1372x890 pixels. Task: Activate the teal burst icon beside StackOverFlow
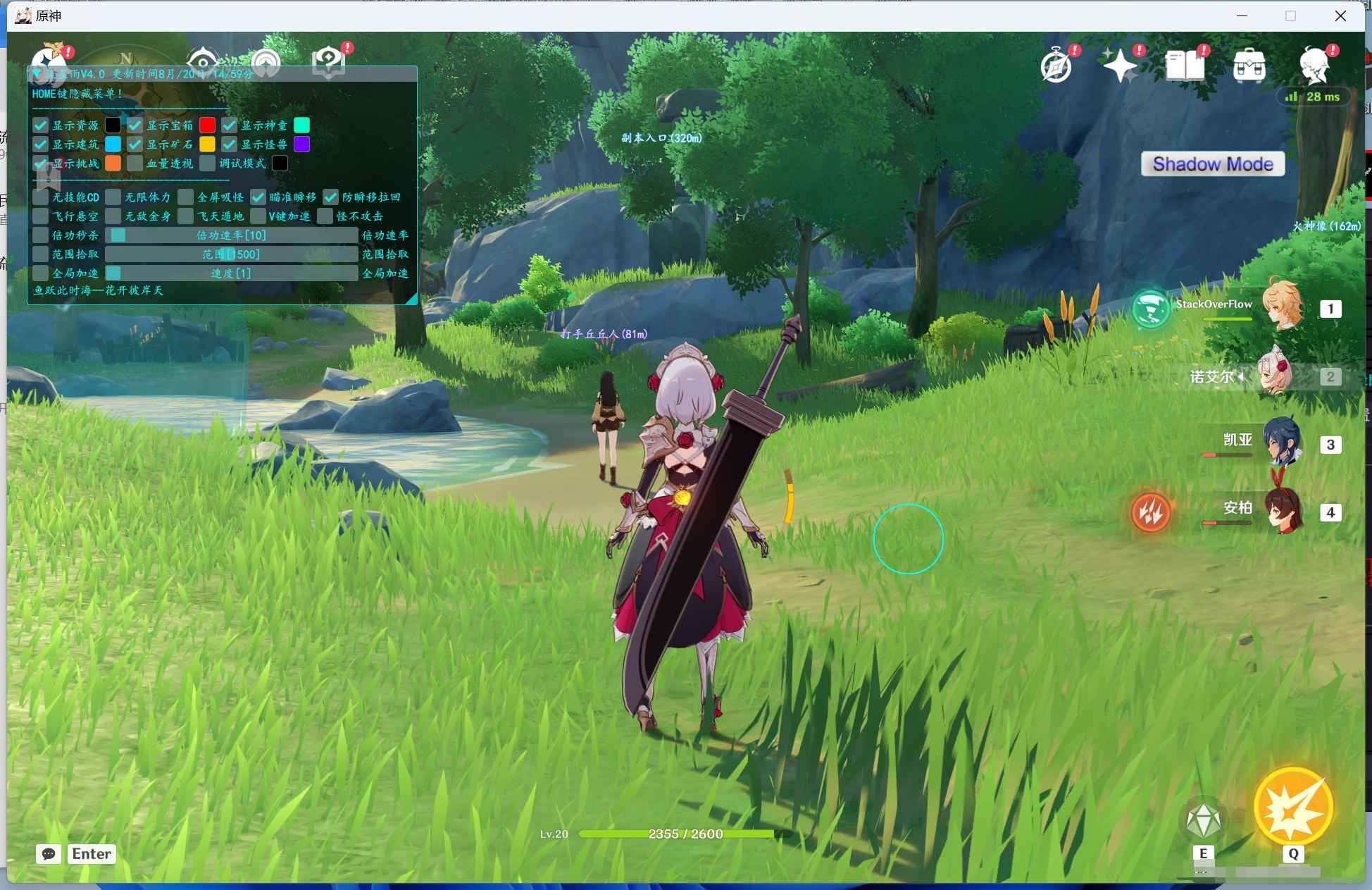point(1151,309)
